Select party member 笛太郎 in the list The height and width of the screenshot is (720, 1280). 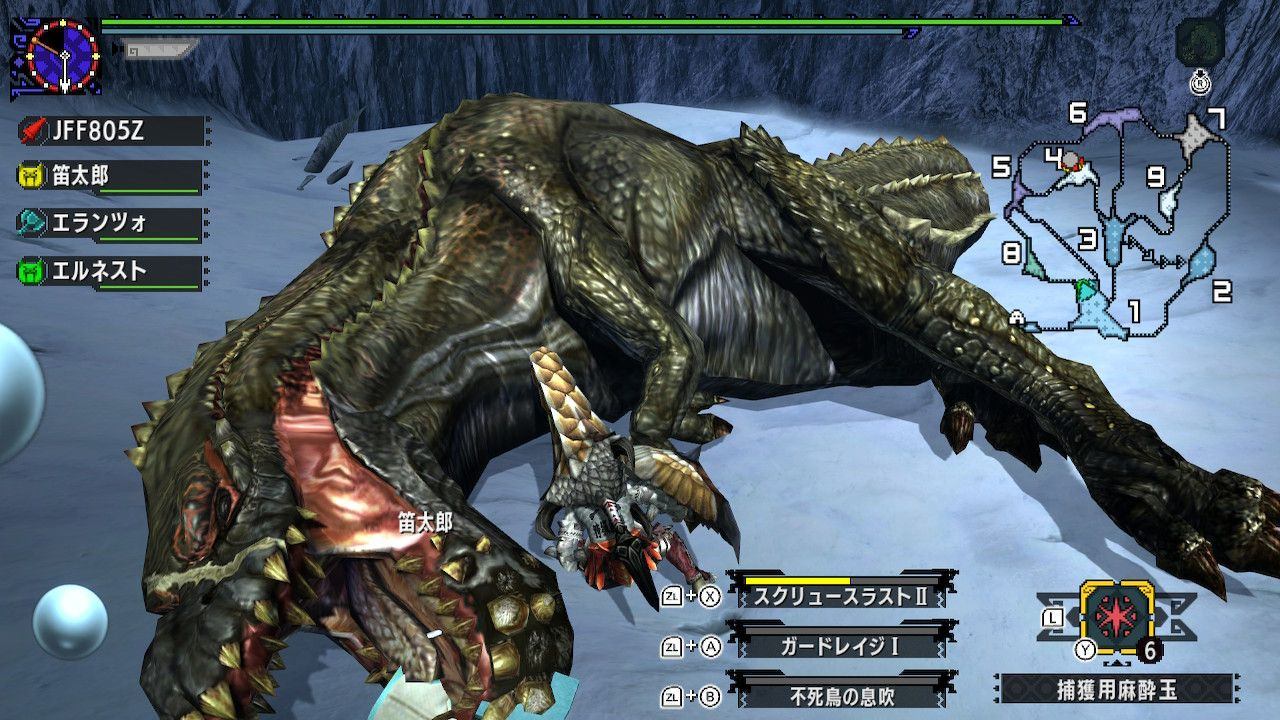pyautogui.click(x=110, y=177)
